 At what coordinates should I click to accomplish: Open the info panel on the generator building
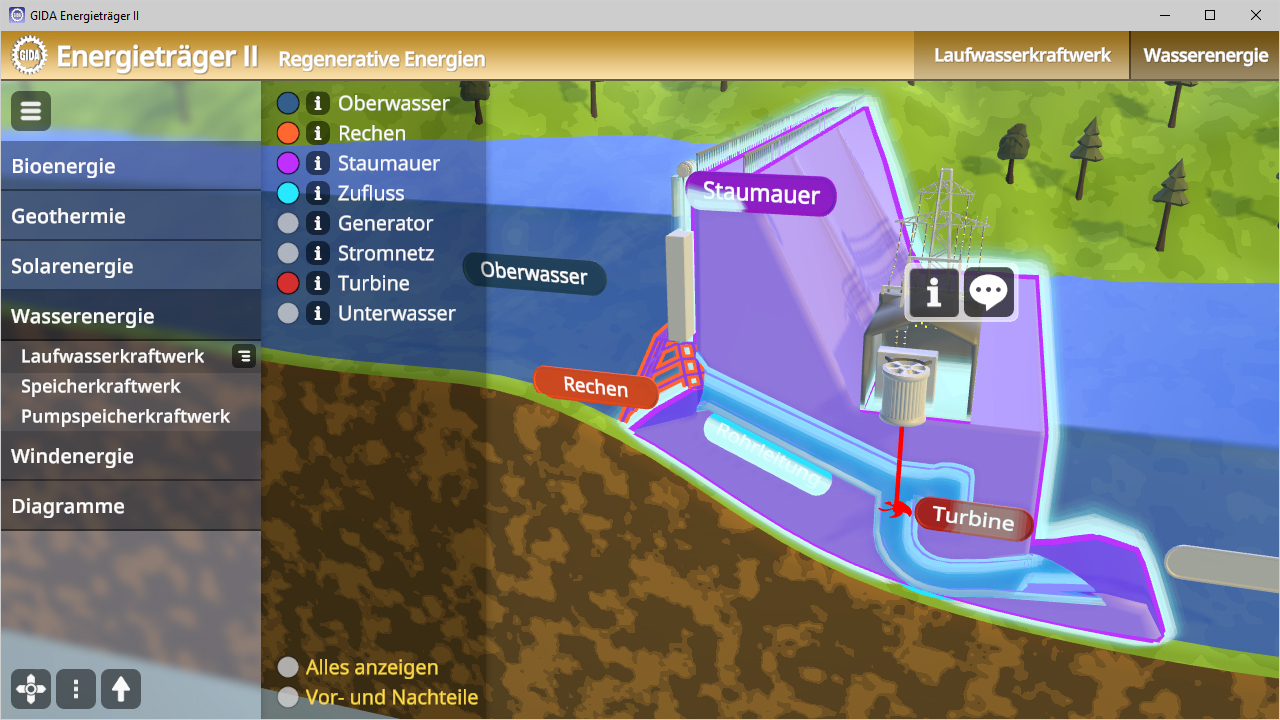point(933,292)
